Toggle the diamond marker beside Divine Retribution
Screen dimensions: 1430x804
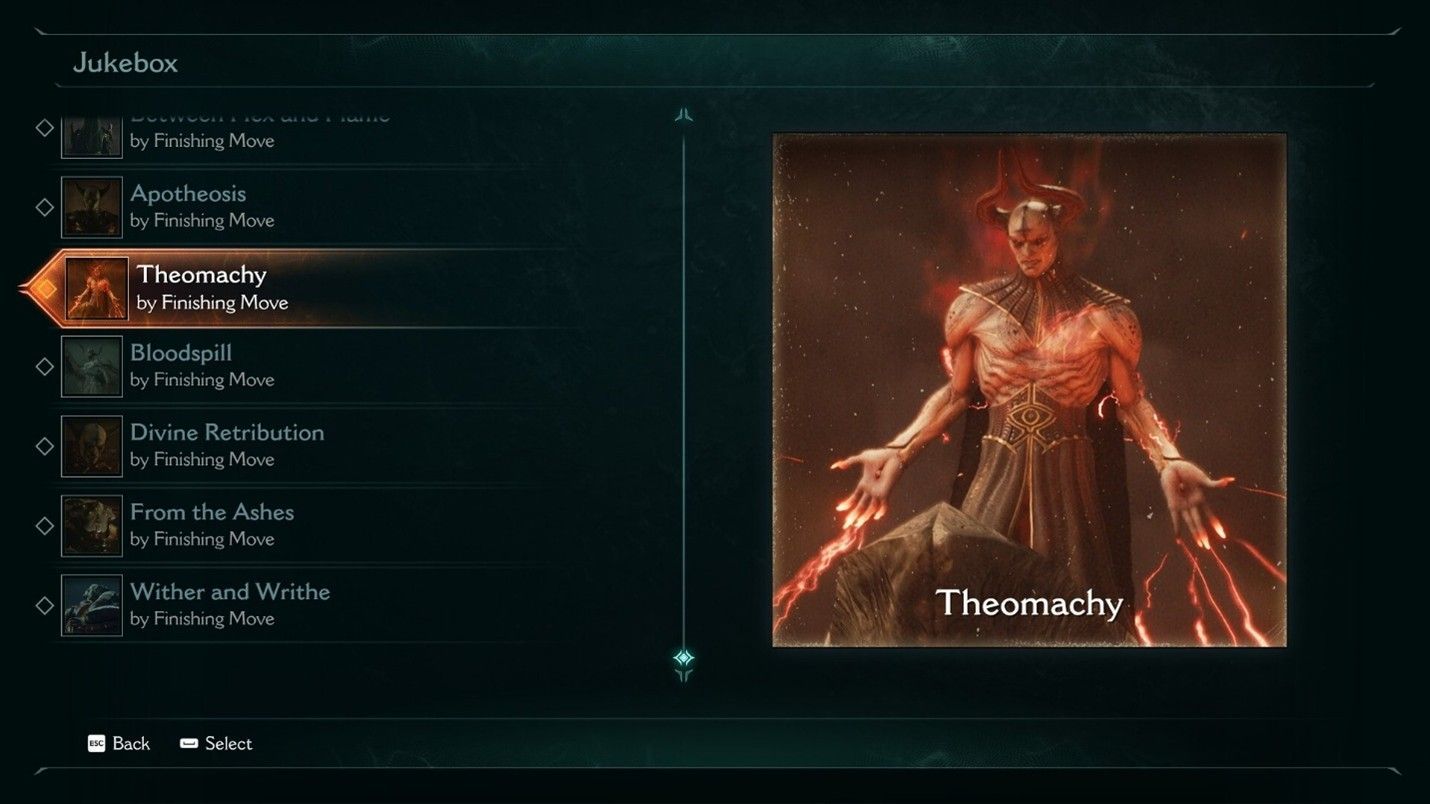click(44, 446)
